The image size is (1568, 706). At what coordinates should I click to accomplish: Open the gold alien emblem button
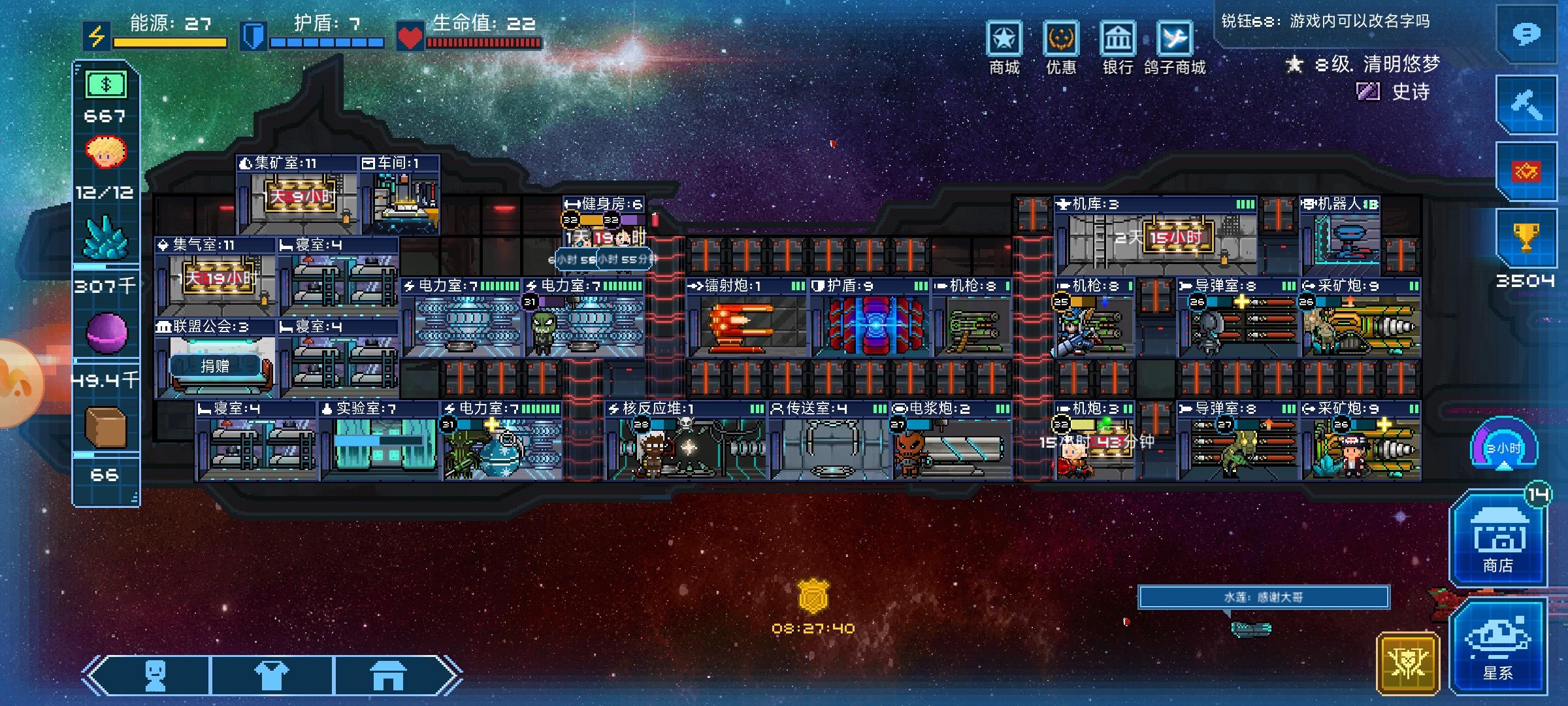1407,663
